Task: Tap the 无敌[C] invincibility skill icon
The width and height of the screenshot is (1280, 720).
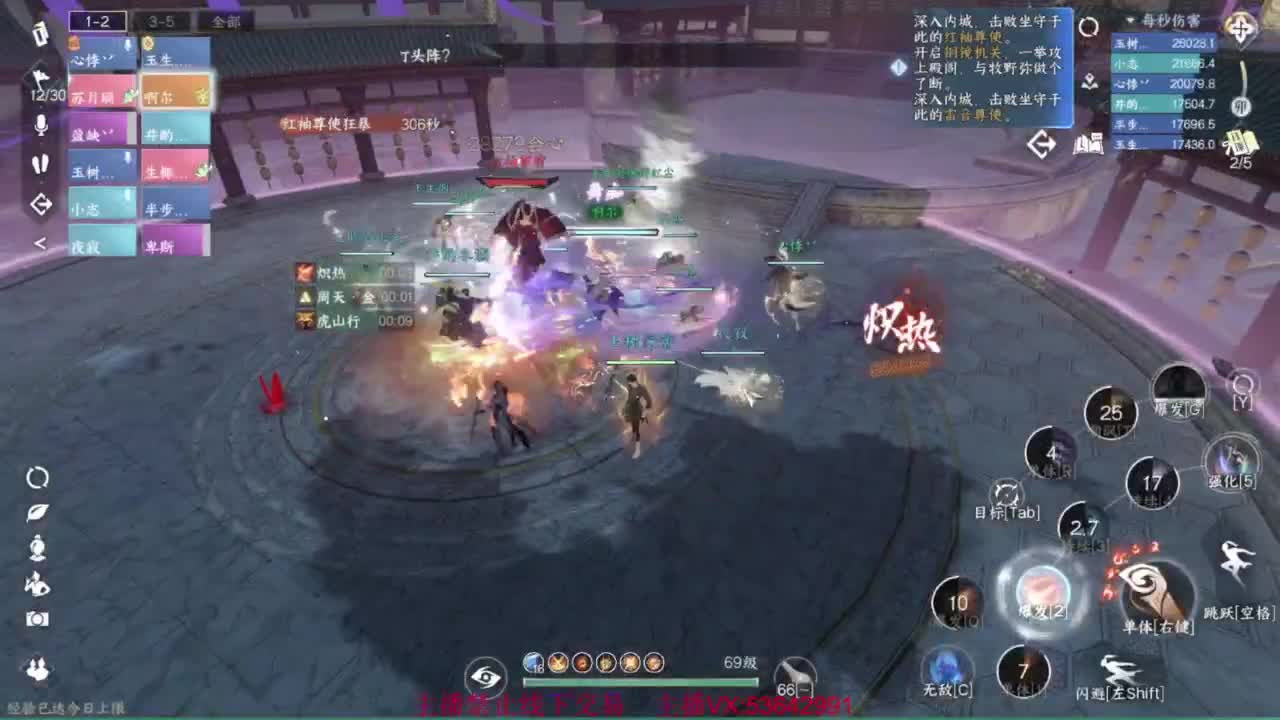Action: [x=944, y=668]
